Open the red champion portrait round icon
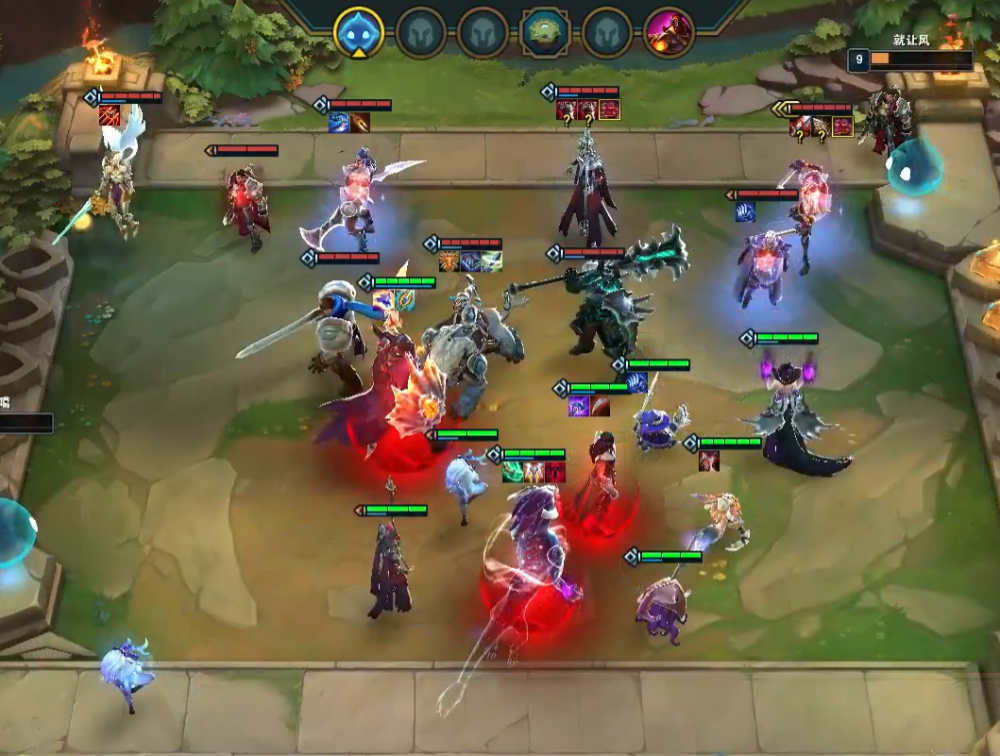Screen dimensions: 1000x756 click(669, 33)
